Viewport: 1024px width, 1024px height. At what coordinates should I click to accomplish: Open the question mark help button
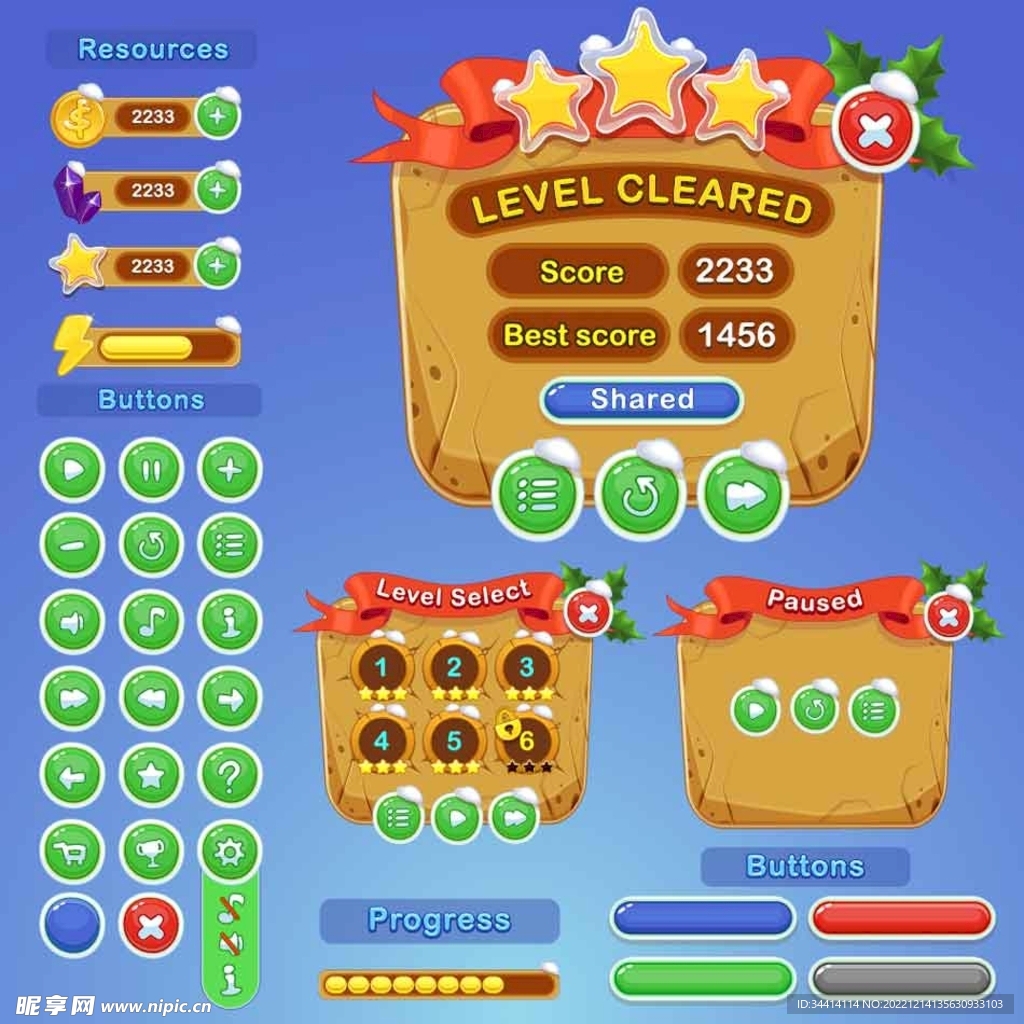click(230, 775)
